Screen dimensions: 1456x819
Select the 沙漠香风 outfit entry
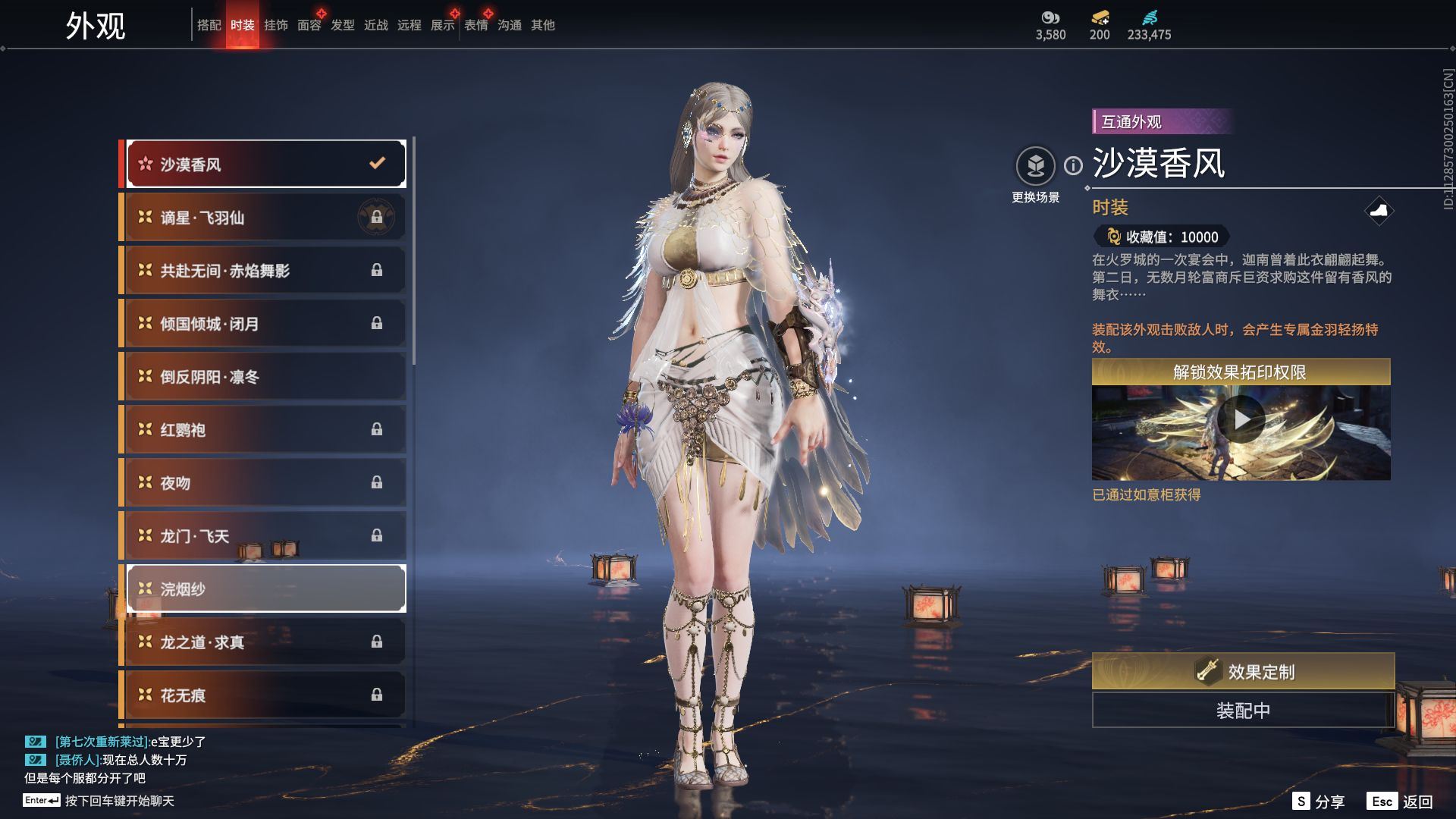point(265,164)
